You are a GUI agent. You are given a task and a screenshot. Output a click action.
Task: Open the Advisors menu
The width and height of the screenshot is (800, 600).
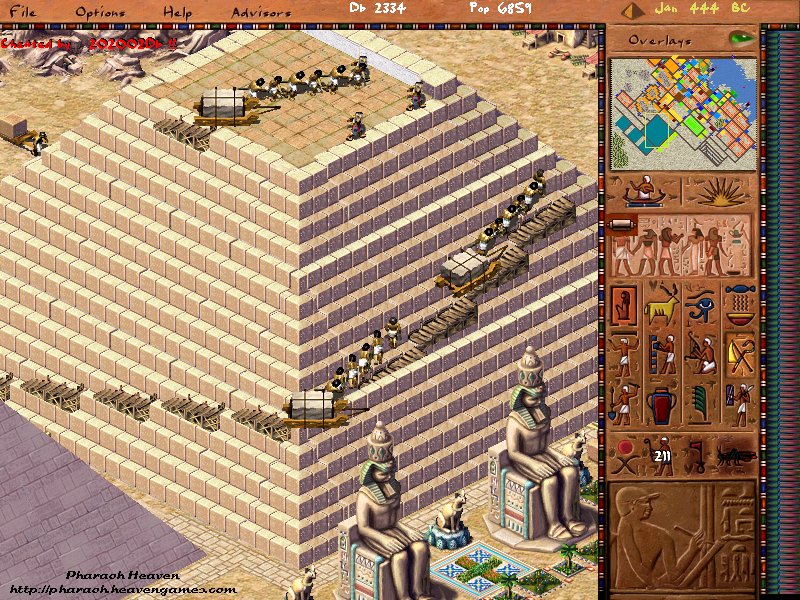point(261,13)
